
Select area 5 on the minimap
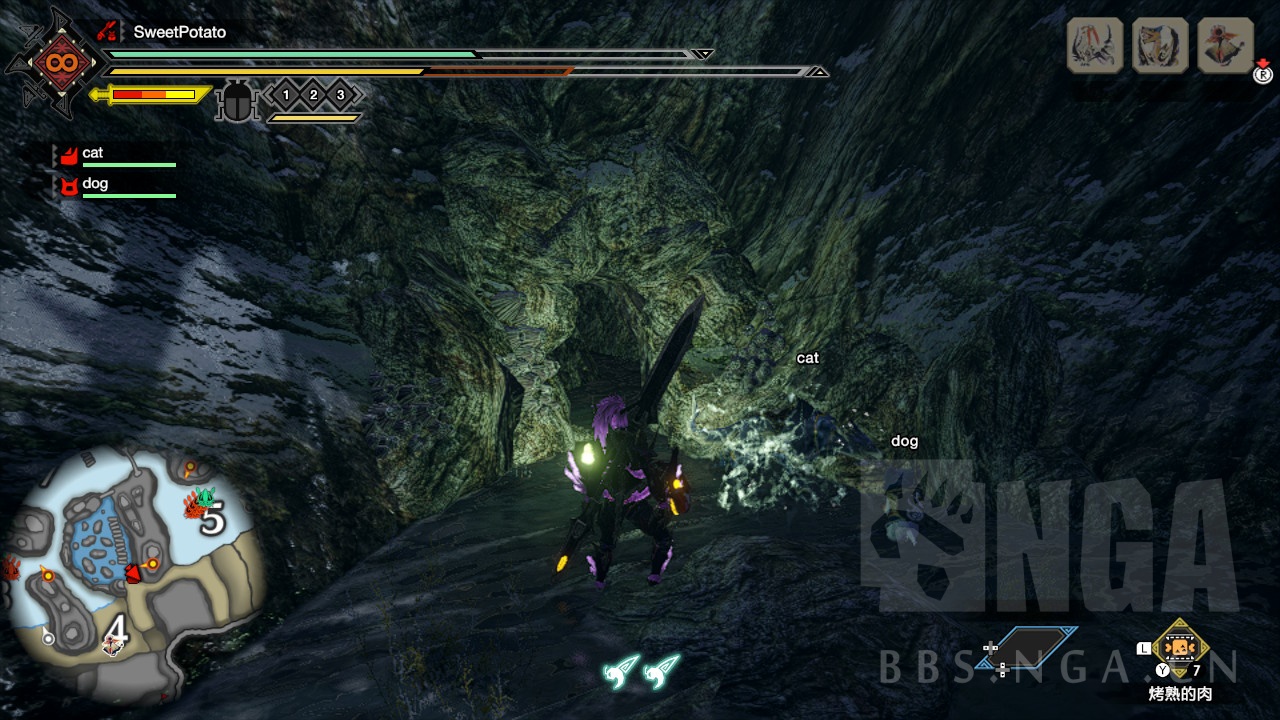pyautogui.click(x=212, y=520)
